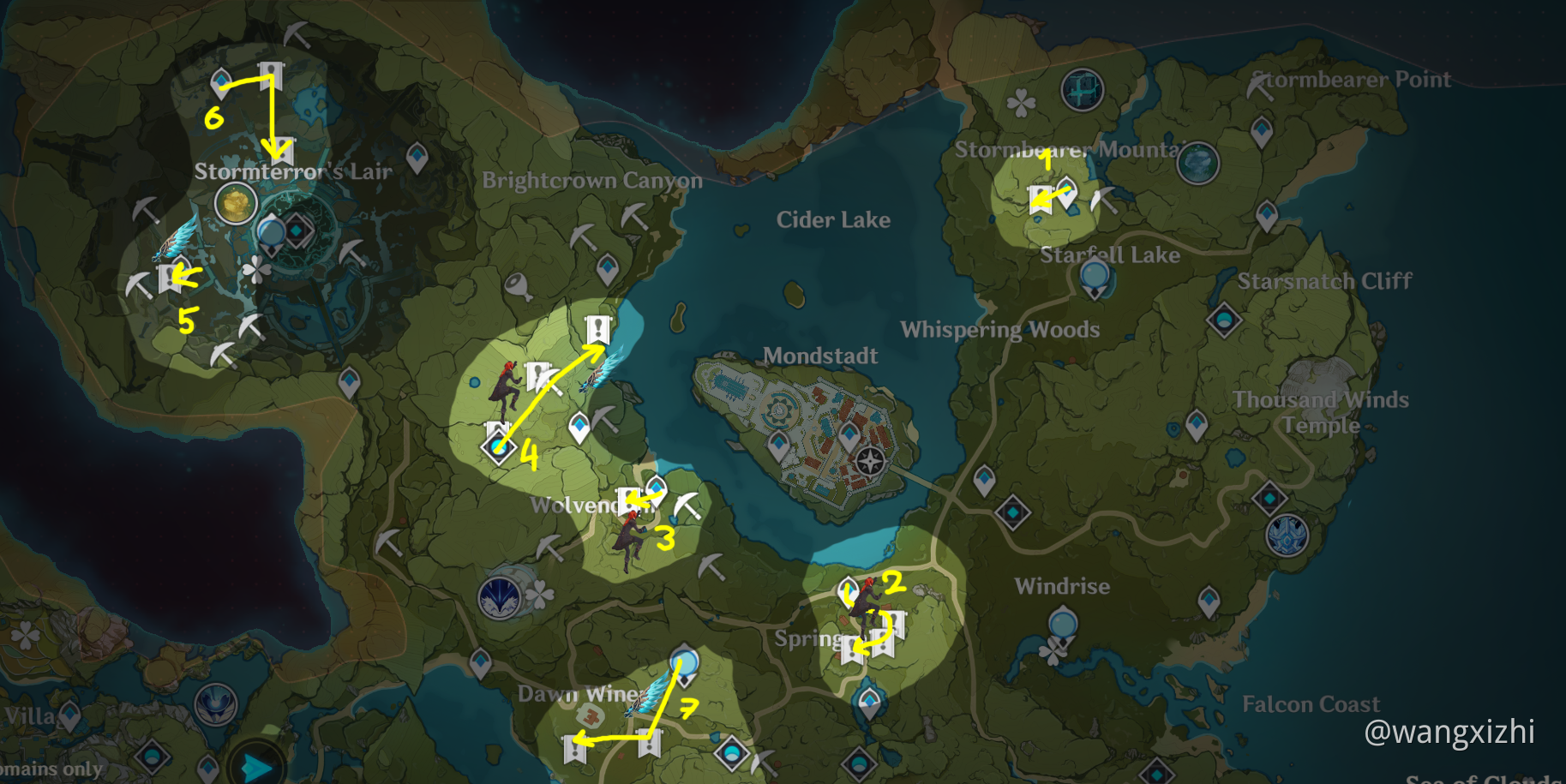The width and height of the screenshot is (1566, 784).
Task: Select the wolf boss marker south of Wolvendom
Action: [501, 596]
